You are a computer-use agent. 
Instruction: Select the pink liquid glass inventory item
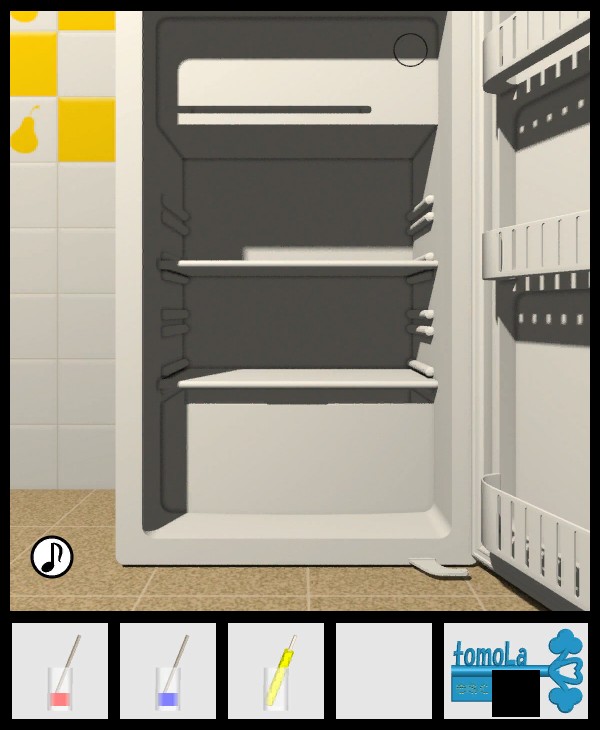click(60, 671)
